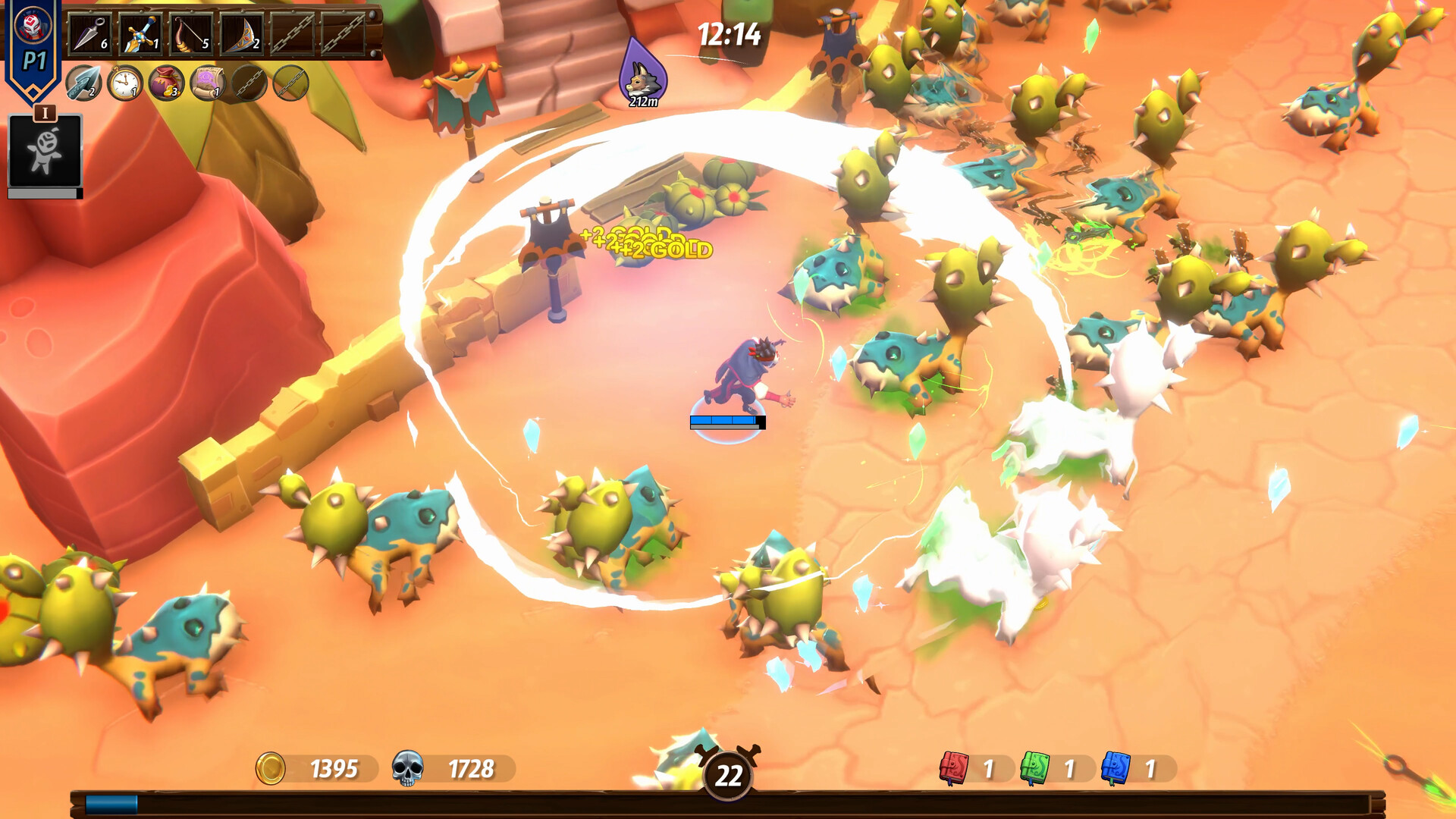Activate the voodoo doll ability
The width and height of the screenshot is (1456, 819).
coord(45,151)
